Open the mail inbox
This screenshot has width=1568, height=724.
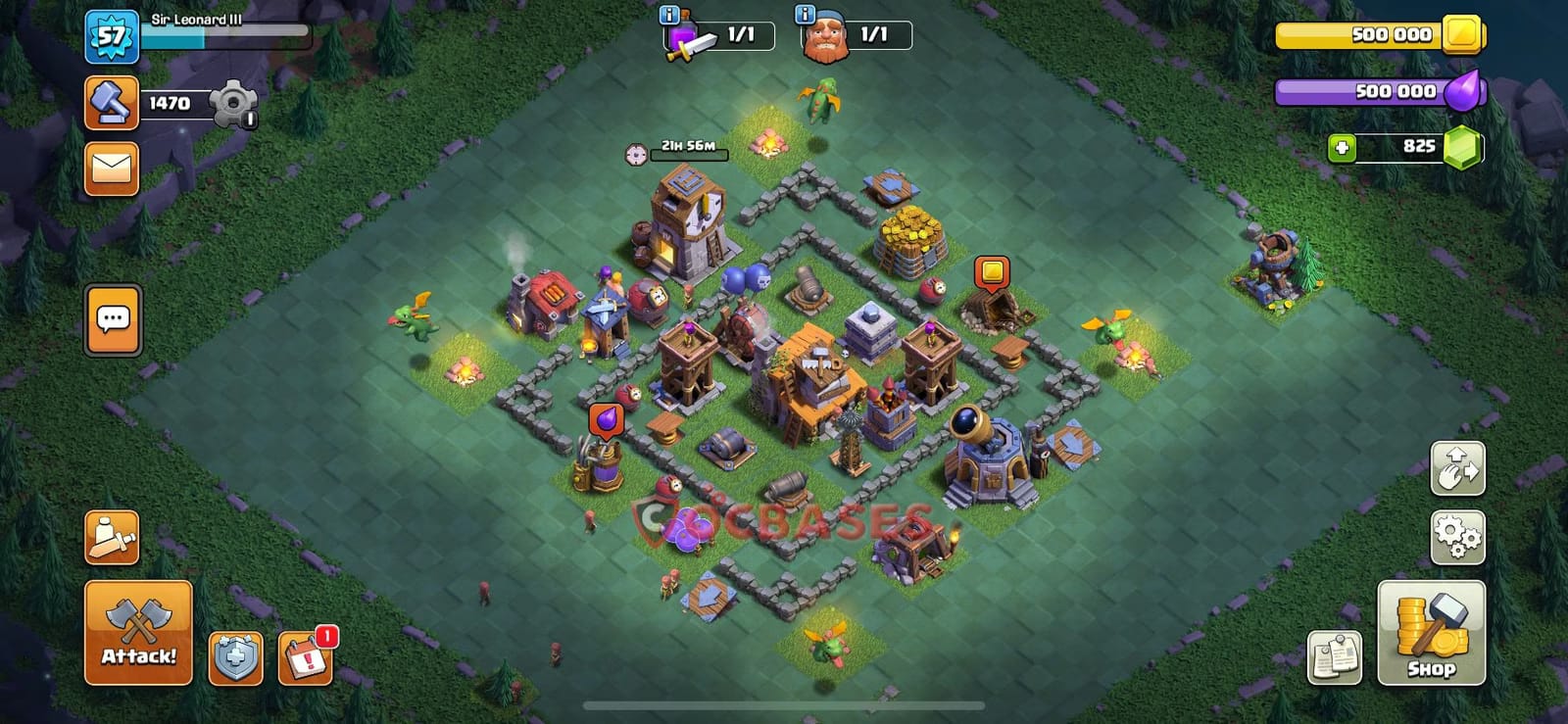[111, 167]
